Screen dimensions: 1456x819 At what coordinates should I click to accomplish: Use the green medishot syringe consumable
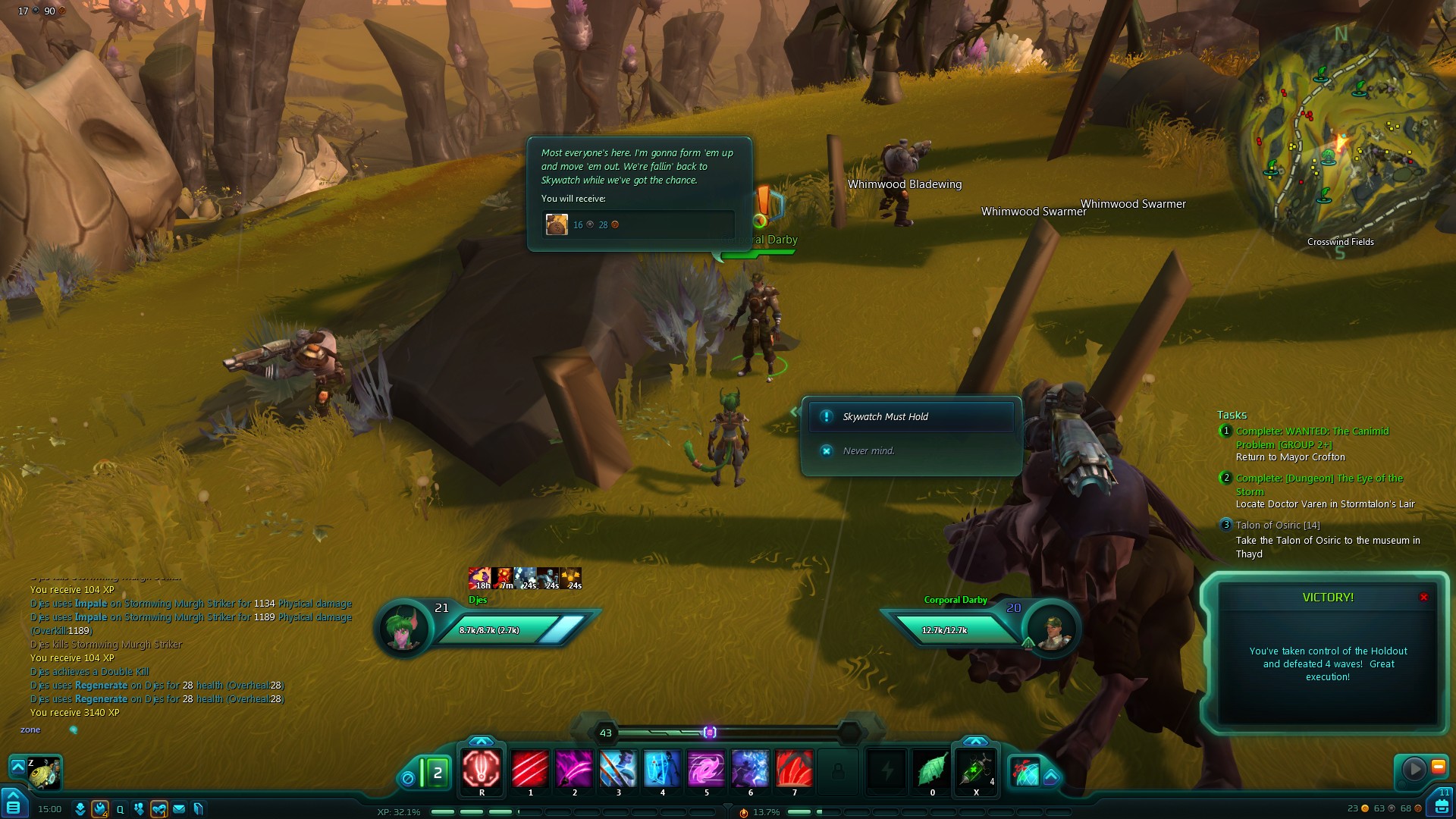(975, 769)
